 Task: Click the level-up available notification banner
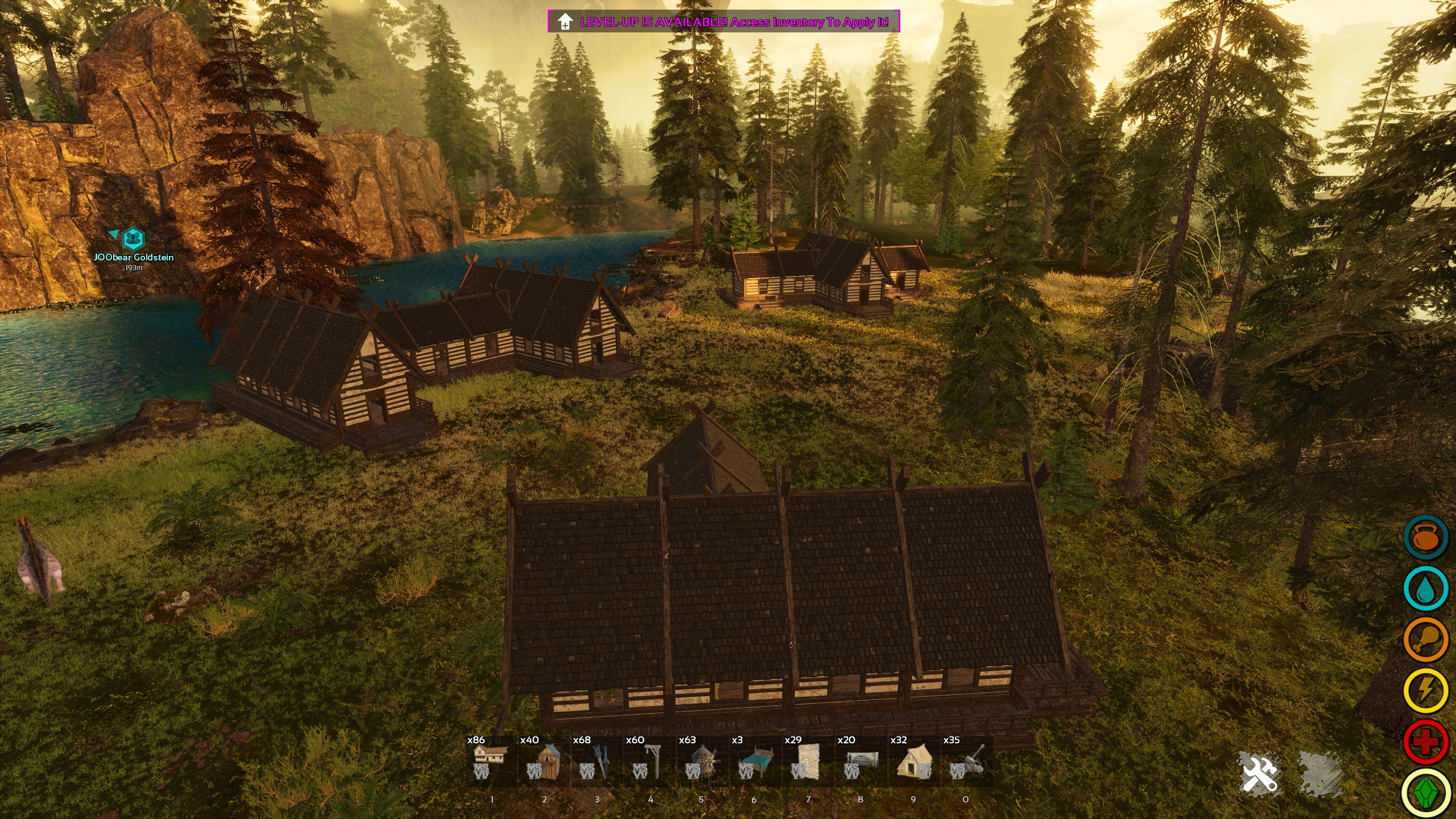coord(723,22)
